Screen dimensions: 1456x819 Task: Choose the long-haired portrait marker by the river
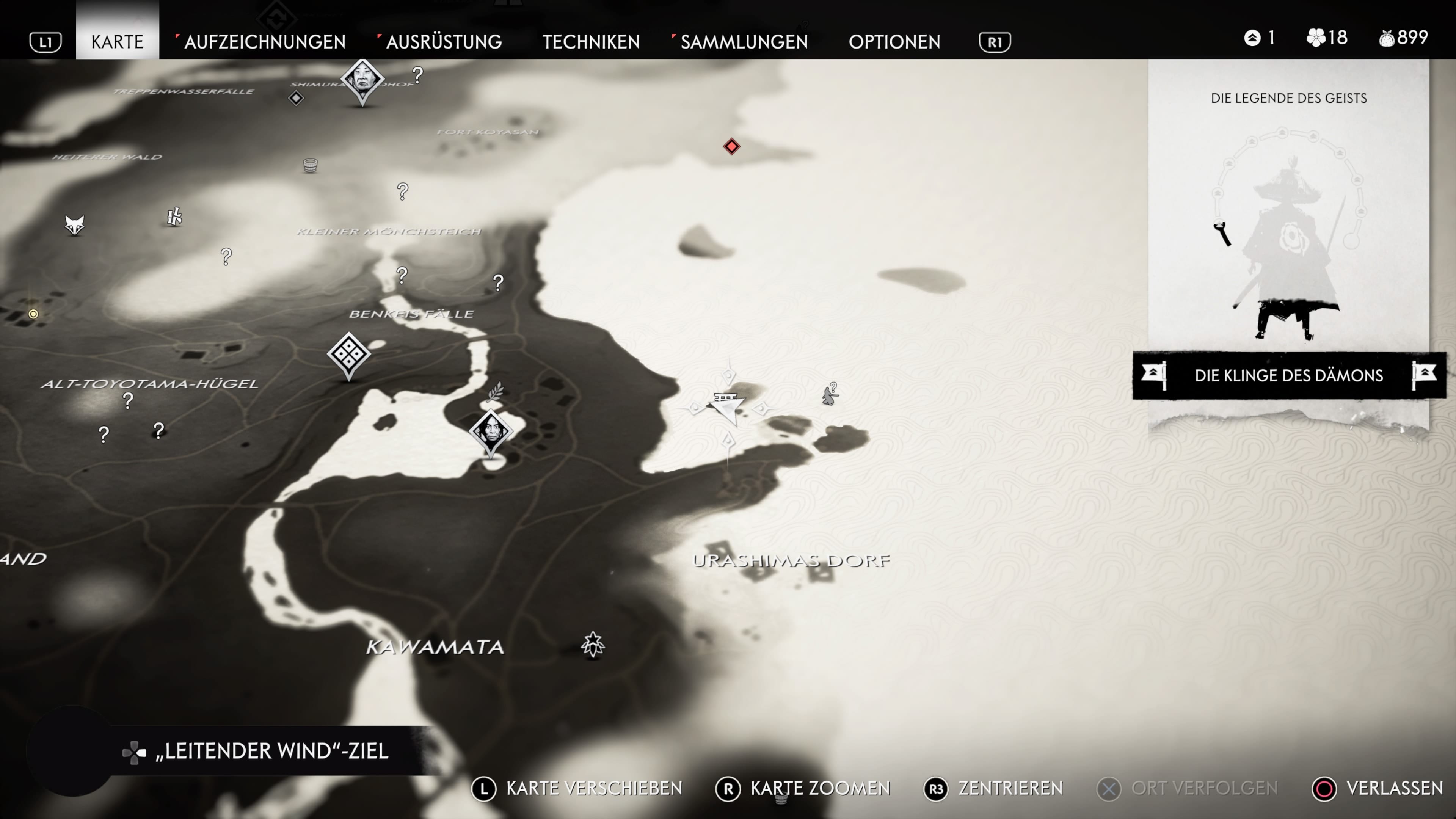pyautogui.click(x=491, y=431)
